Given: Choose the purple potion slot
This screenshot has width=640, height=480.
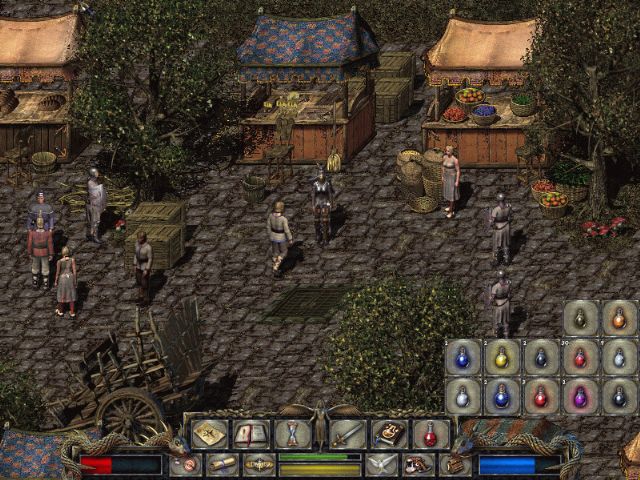Looking at the screenshot, I should (x=581, y=396).
